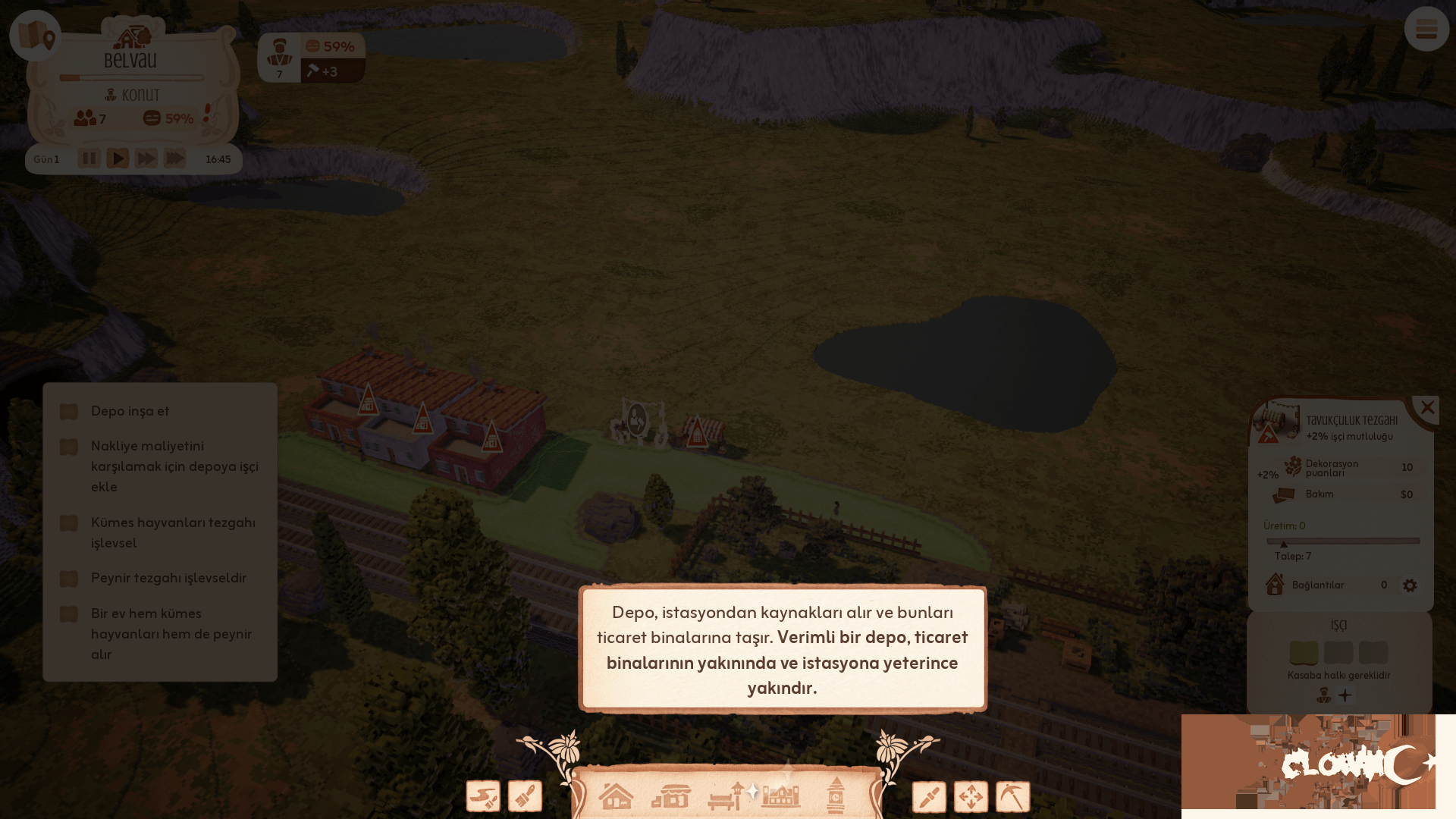
Task: Check the 'Kümes hayvanları tezgahı işlevsel' task
Action: [68, 522]
